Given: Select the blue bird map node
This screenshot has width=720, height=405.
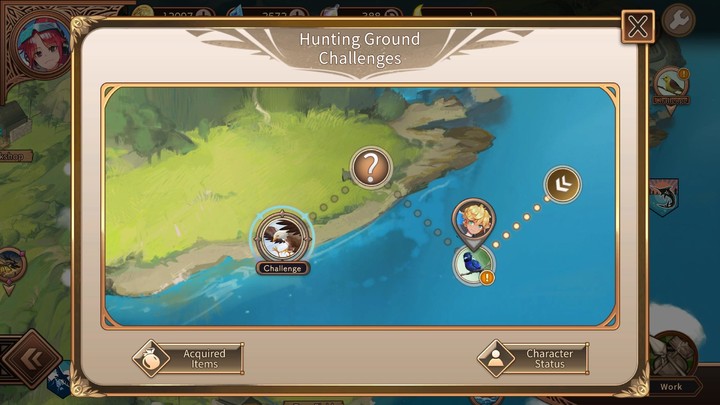Looking at the screenshot, I should [472, 263].
